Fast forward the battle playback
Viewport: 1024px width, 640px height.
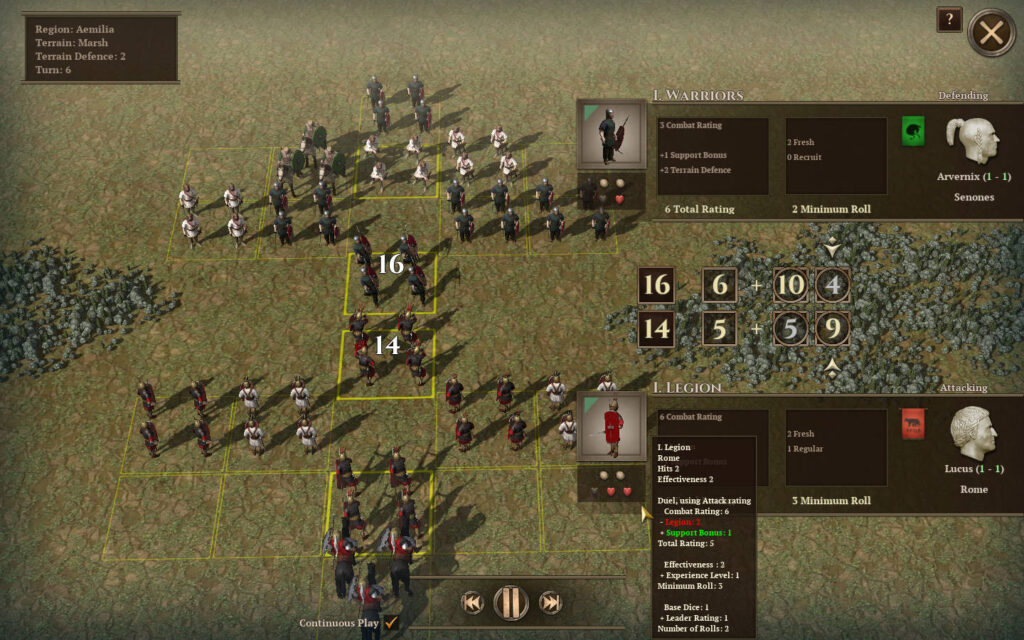point(549,602)
